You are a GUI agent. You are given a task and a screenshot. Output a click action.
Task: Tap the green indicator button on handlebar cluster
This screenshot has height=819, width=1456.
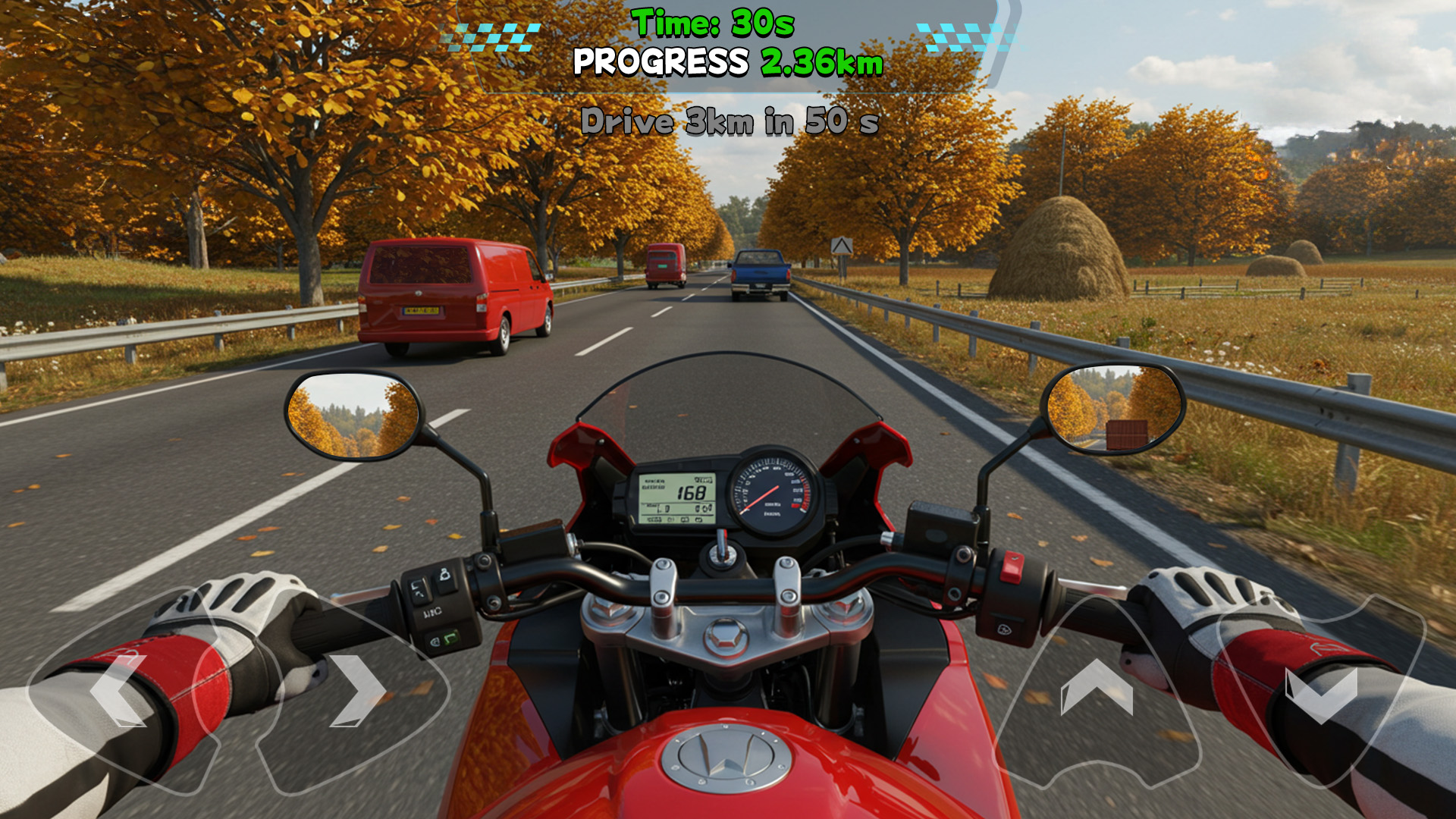(x=450, y=639)
